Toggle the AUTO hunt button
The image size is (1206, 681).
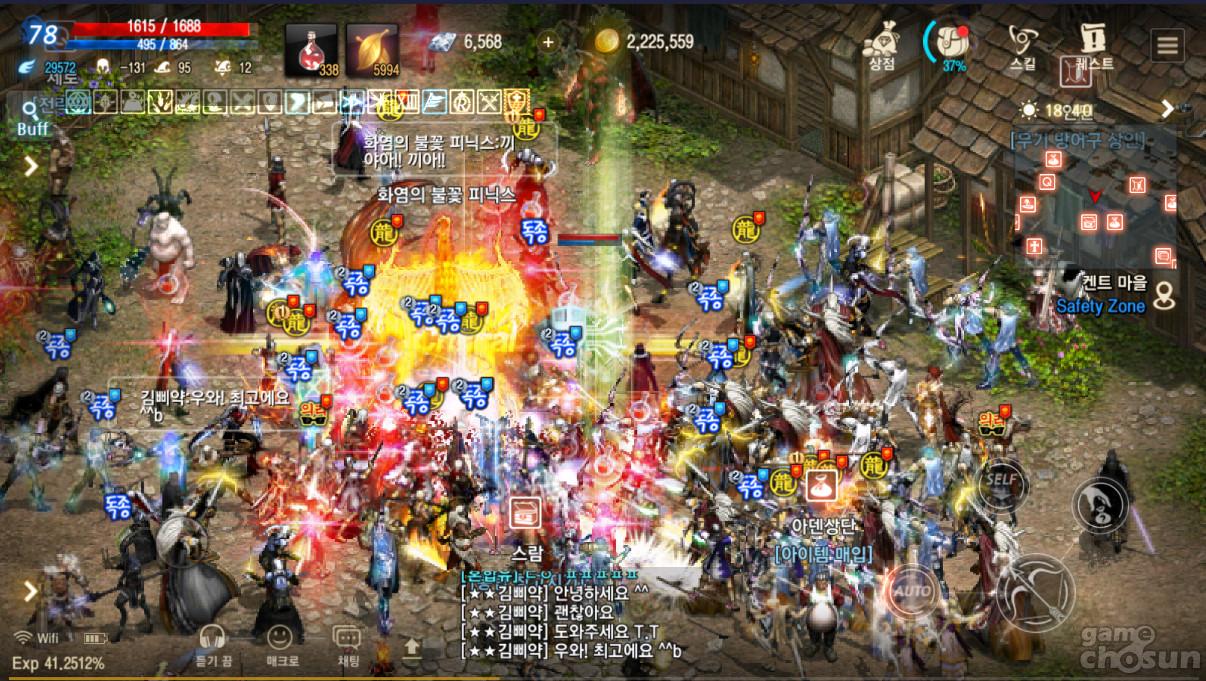tap(912, 590)
